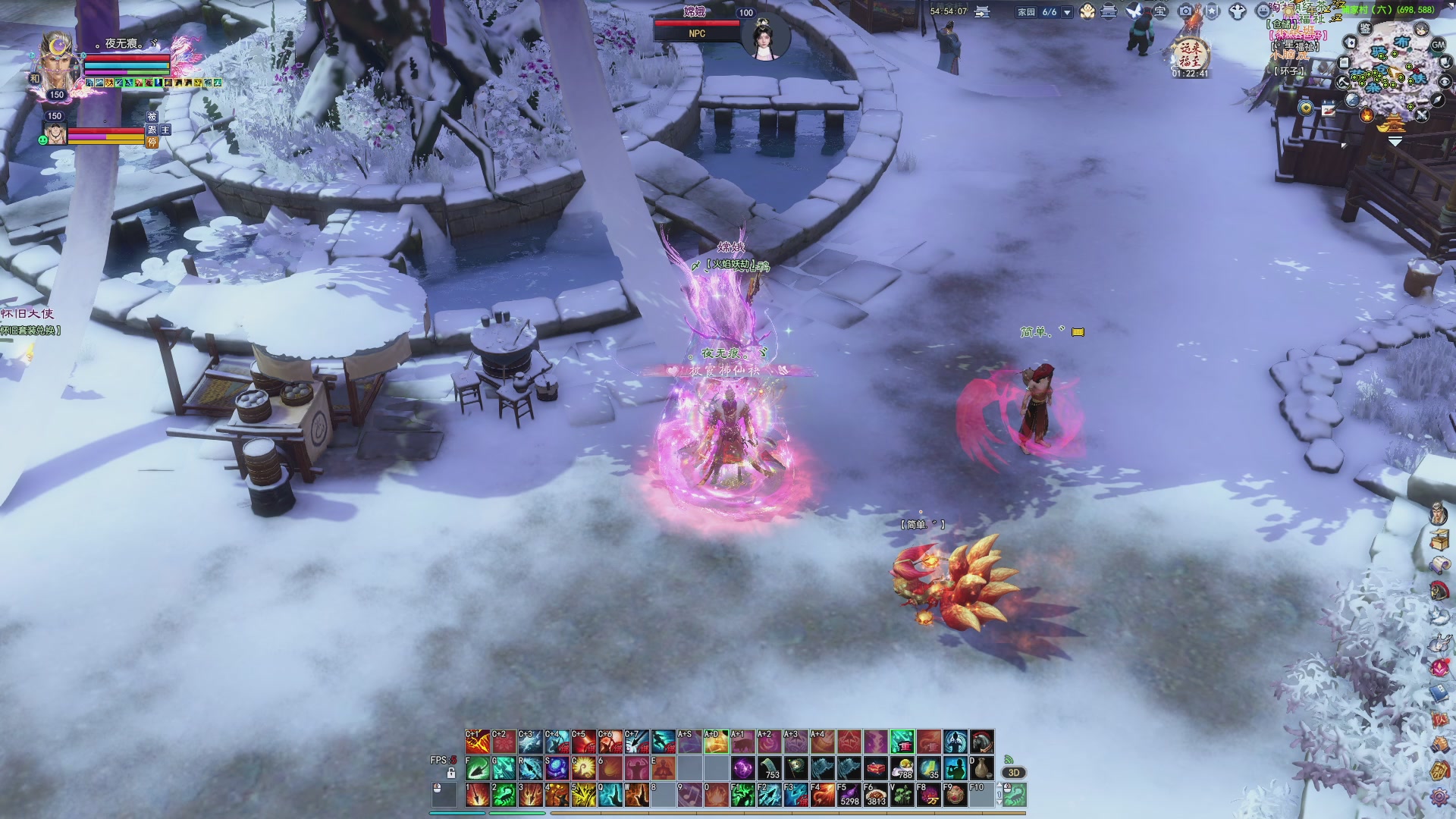Screen dimensions: 1456x819
Task: Click the 跟 pet follow button
Action: (x=152, y=130)
